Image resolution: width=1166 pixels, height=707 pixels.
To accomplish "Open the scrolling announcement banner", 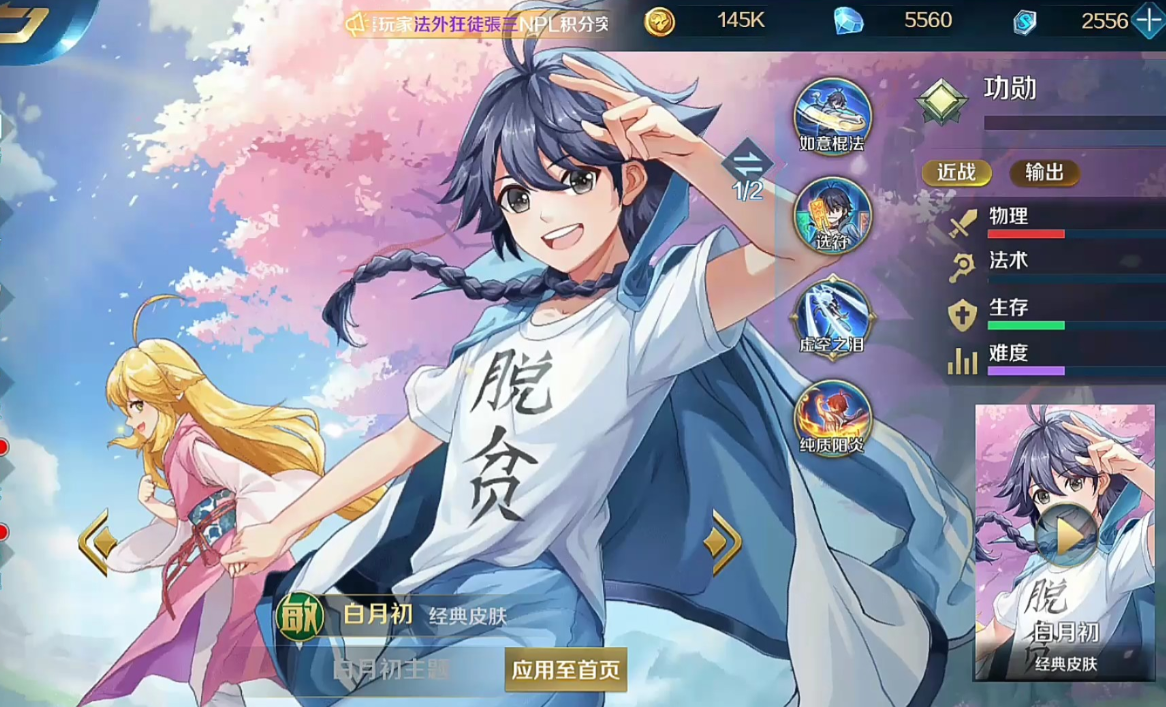I will pos(478,23).
